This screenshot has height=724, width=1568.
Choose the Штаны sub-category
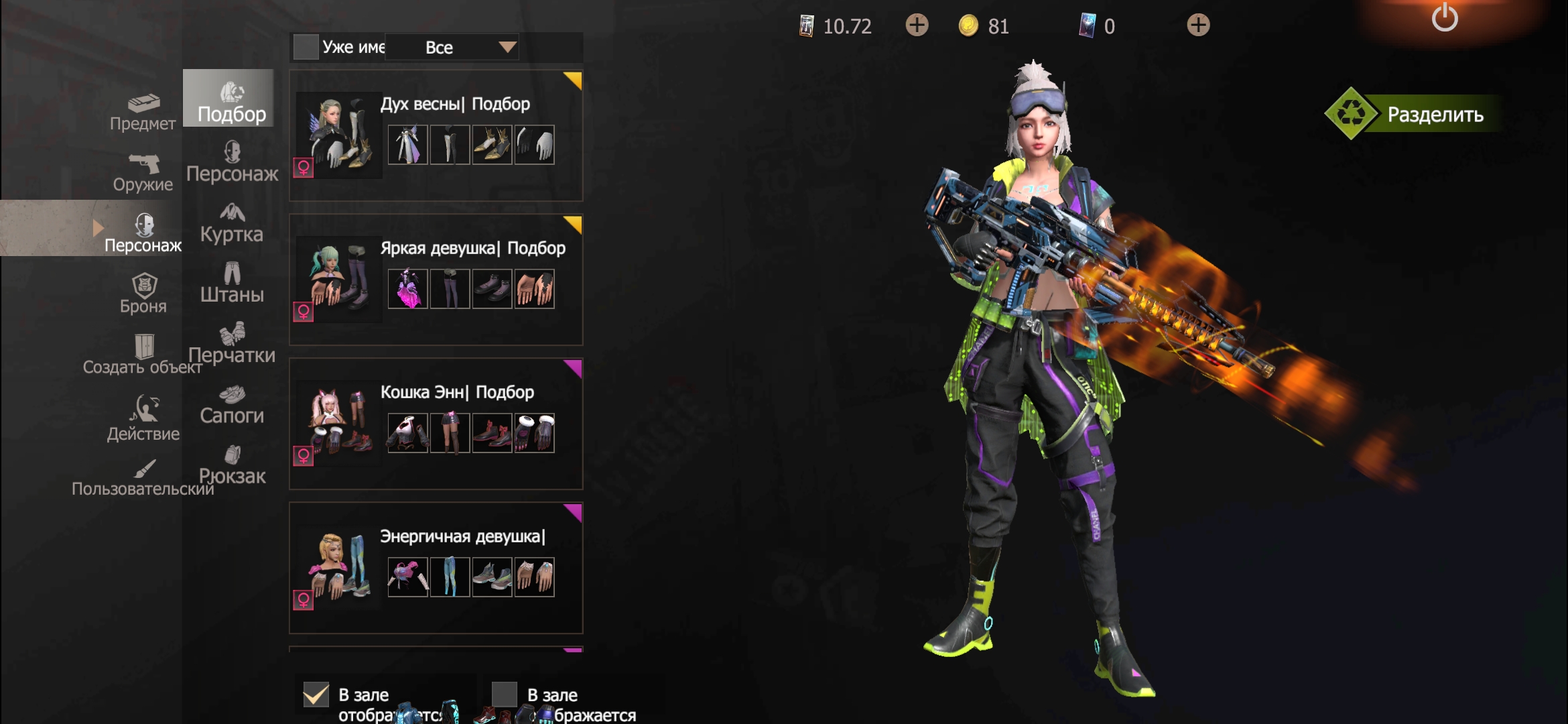pyautogui.click(x=232, y=284)
